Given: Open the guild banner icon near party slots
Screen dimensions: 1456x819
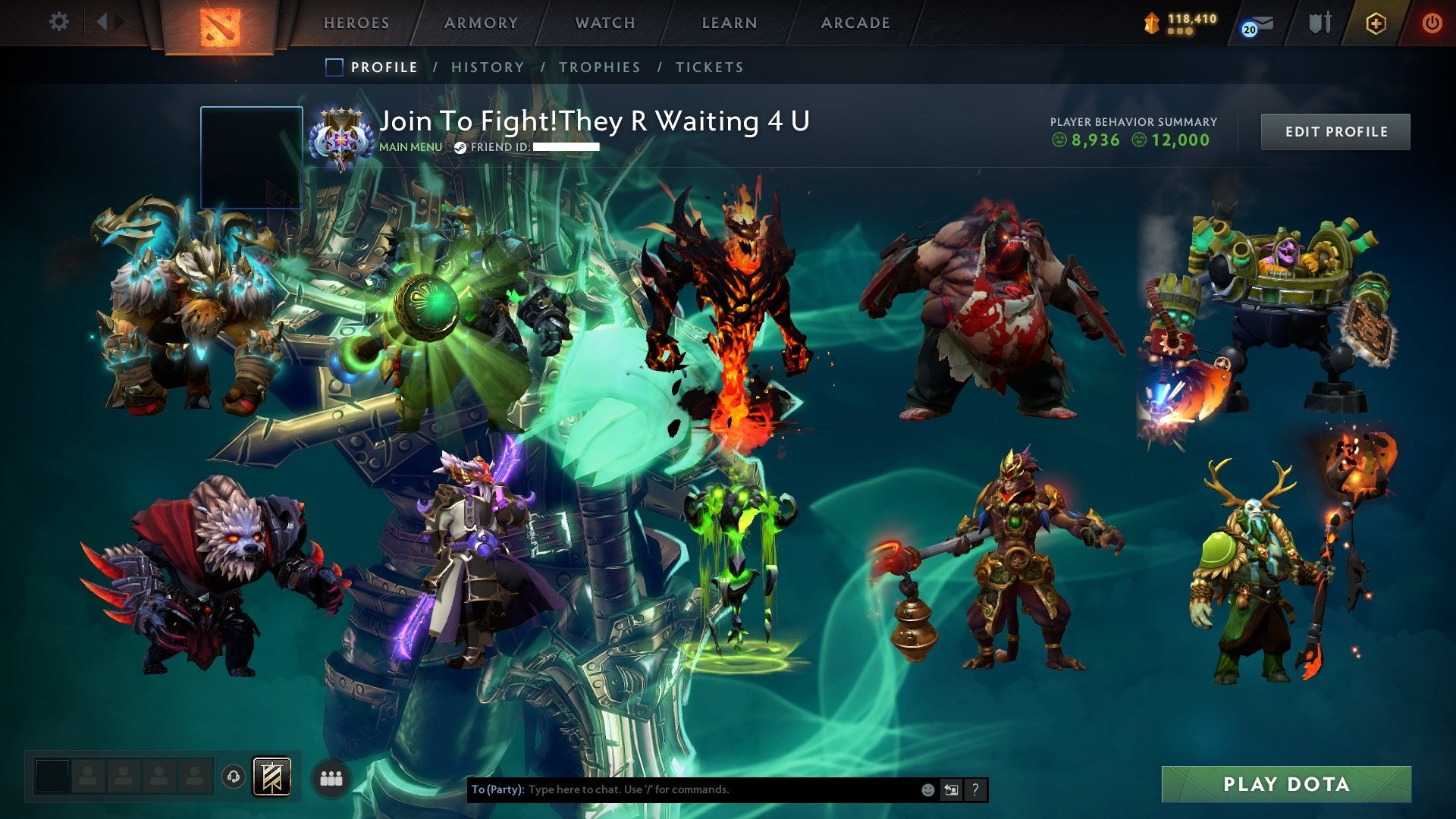Looking at the screenshot, I should point(273,777).
